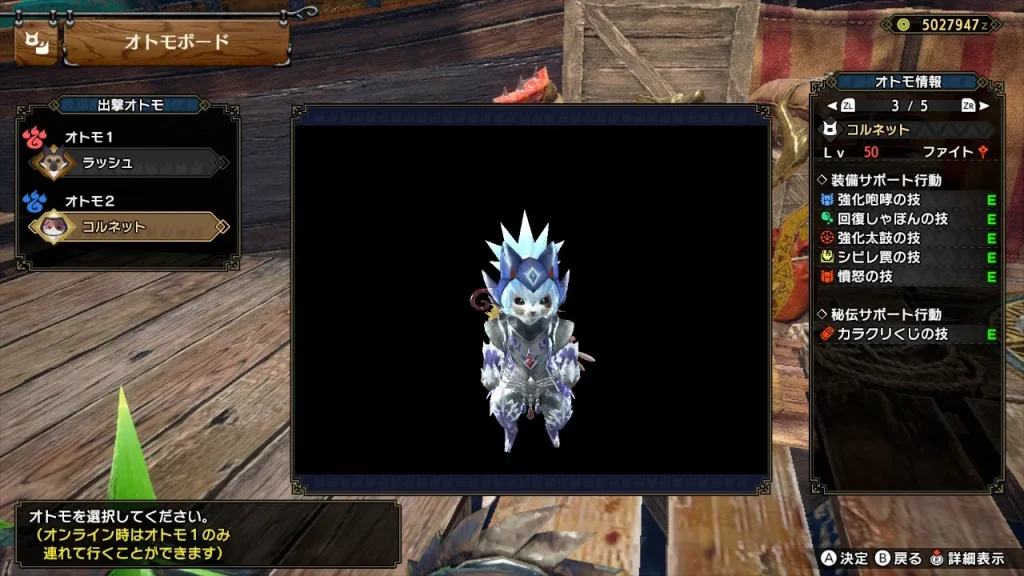Select buddy slot 1 ラッシュ
This screenshot has height=576, width=1024.
click(x=128, y=163)
